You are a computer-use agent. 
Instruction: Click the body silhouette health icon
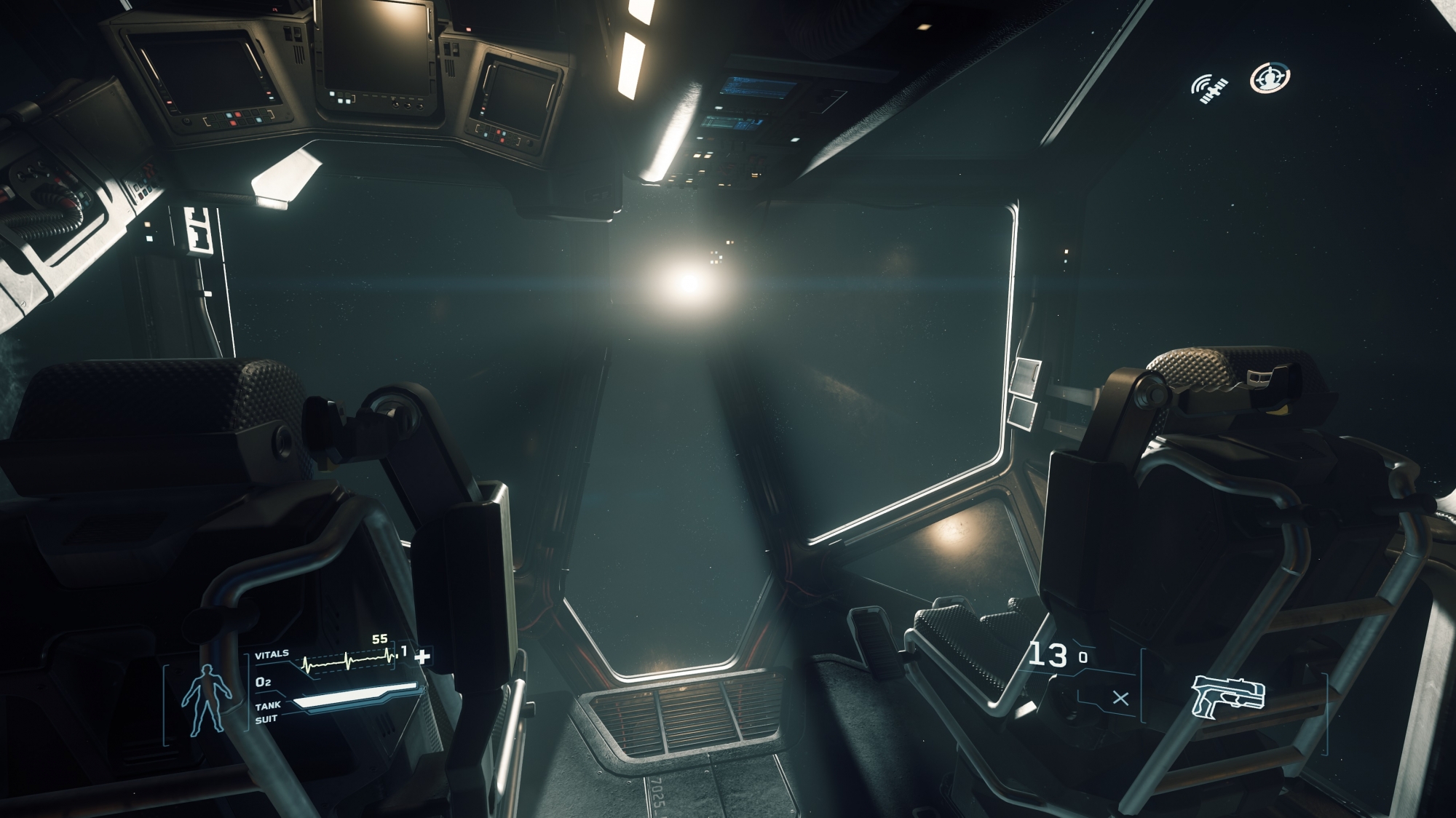coord(207,699)
